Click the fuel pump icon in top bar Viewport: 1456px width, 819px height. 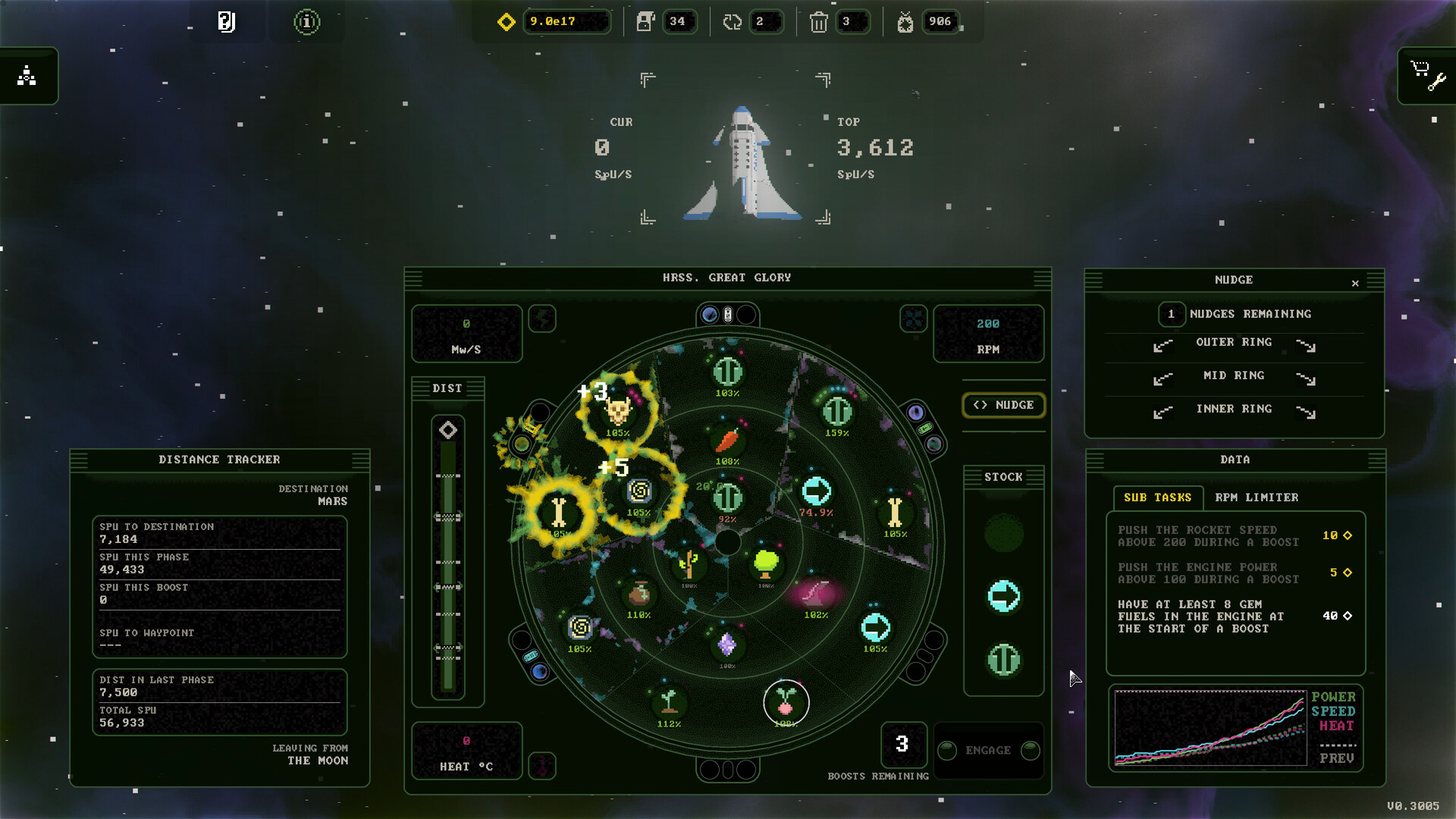[645, 22]
